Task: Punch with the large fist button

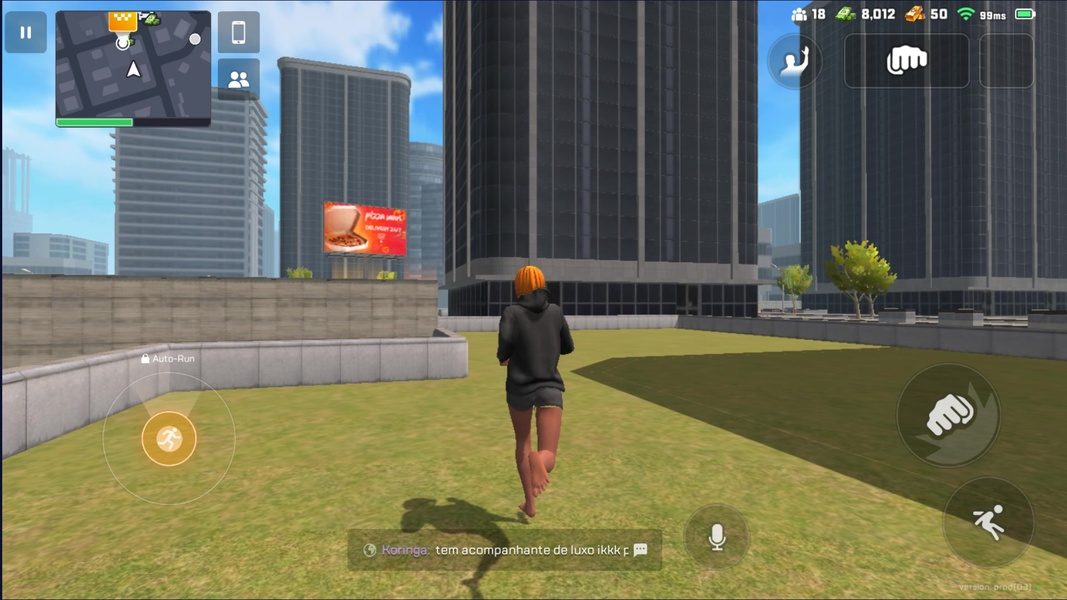Action: pyautogui.click(x=948, y=414)
